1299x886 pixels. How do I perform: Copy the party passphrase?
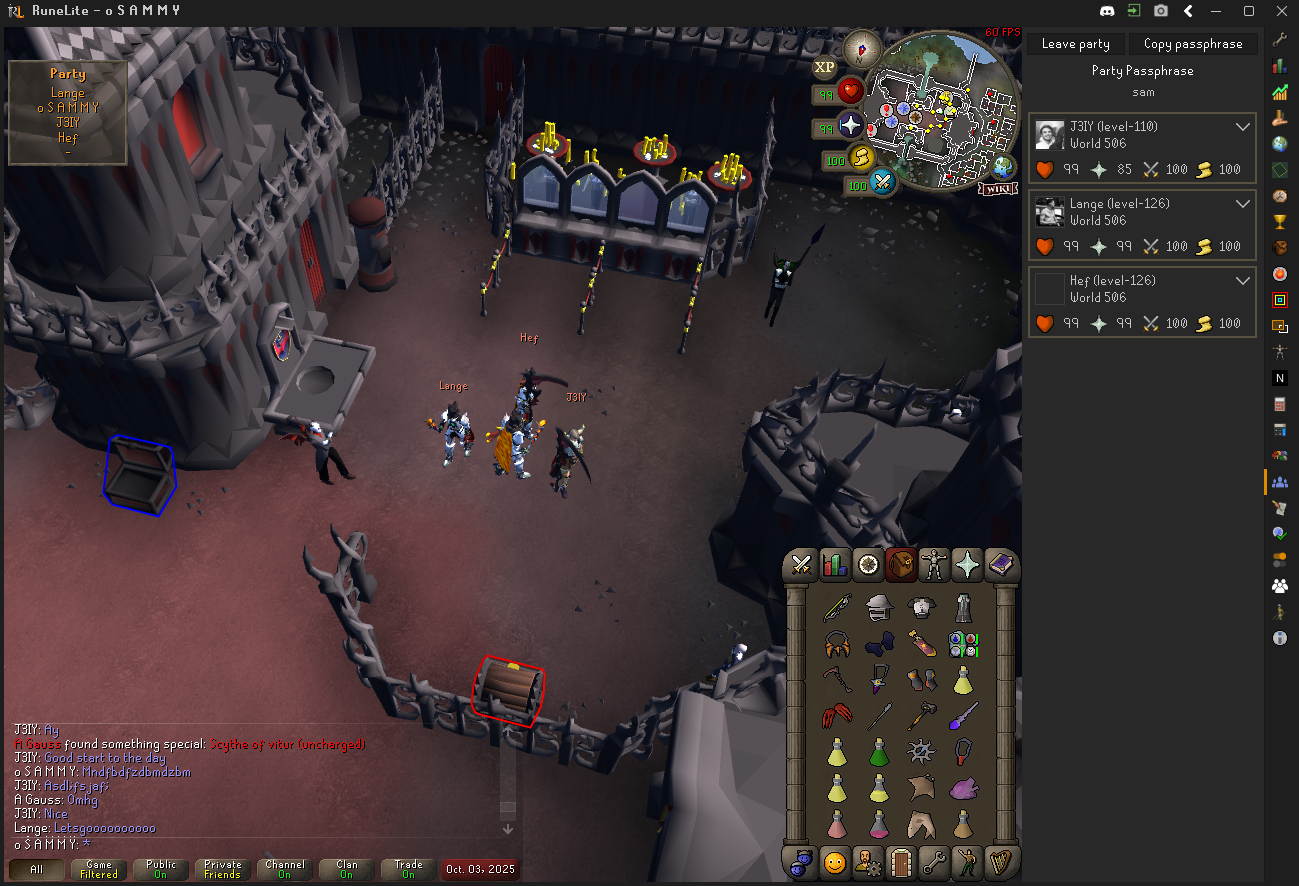pos(1193,44)
